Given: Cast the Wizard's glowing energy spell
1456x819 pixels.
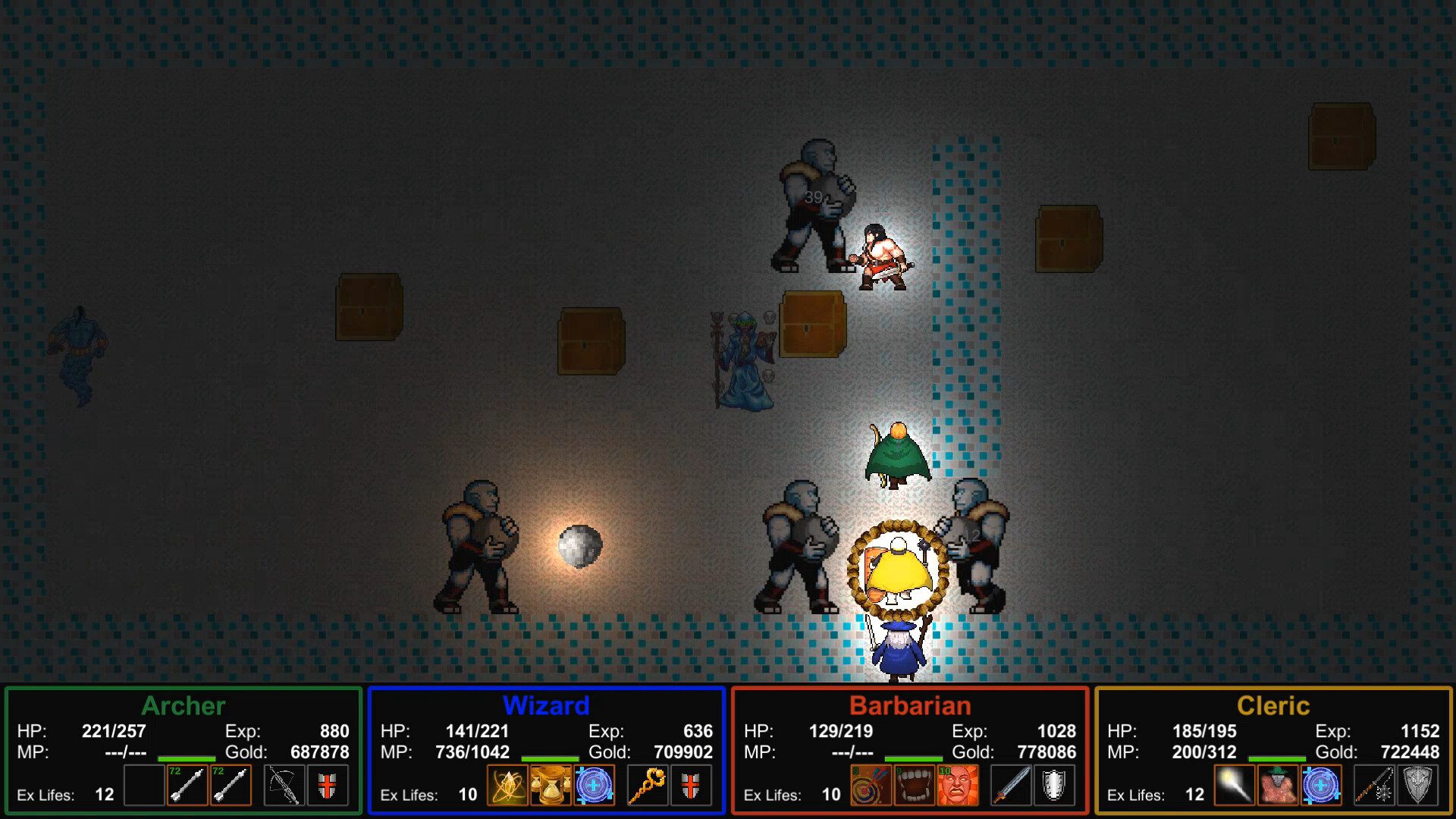Looking at the screenshot, I should (x=507, y=785).
